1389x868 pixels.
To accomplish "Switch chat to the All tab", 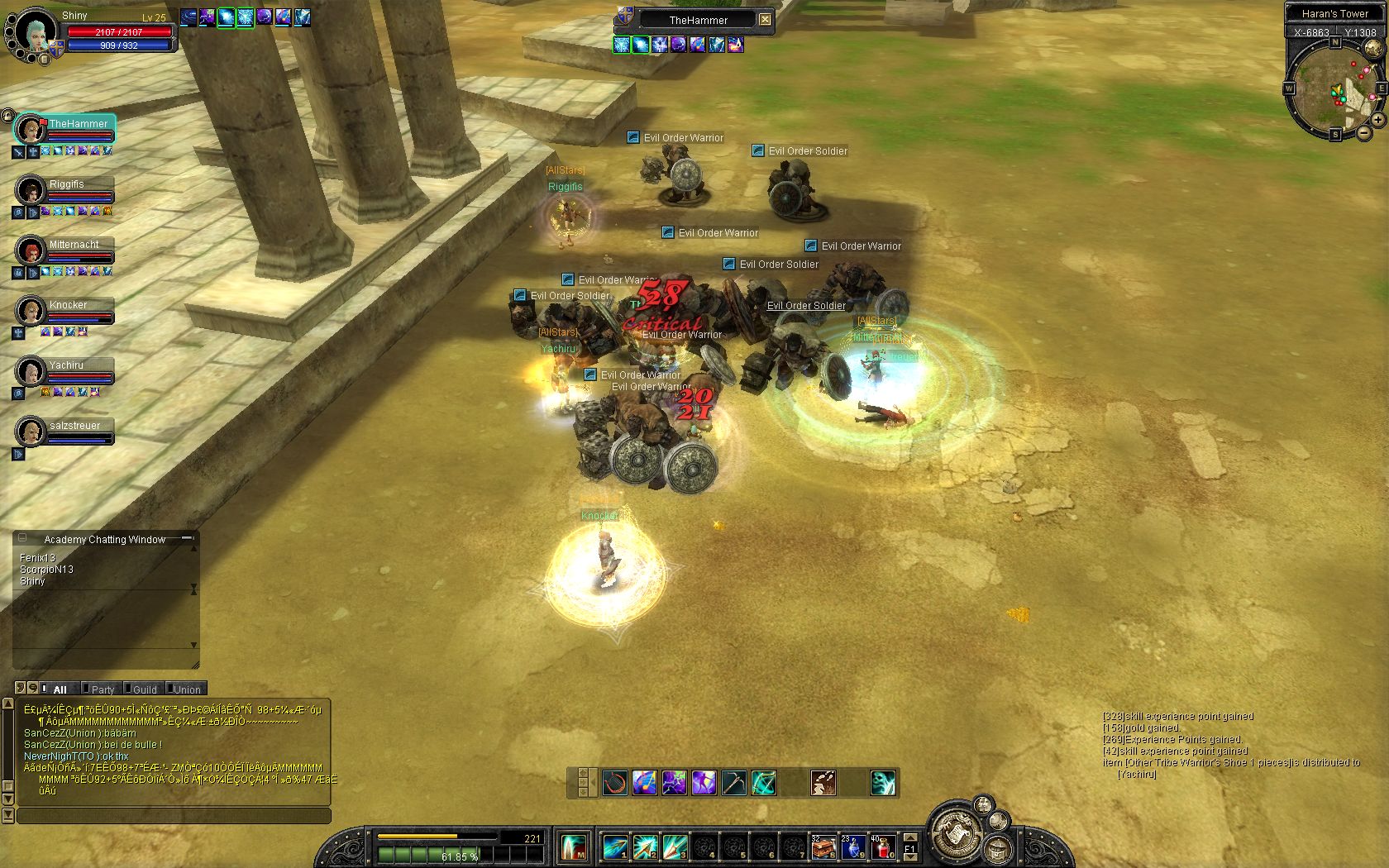I will pyautogui.click(x=60, y=689).
